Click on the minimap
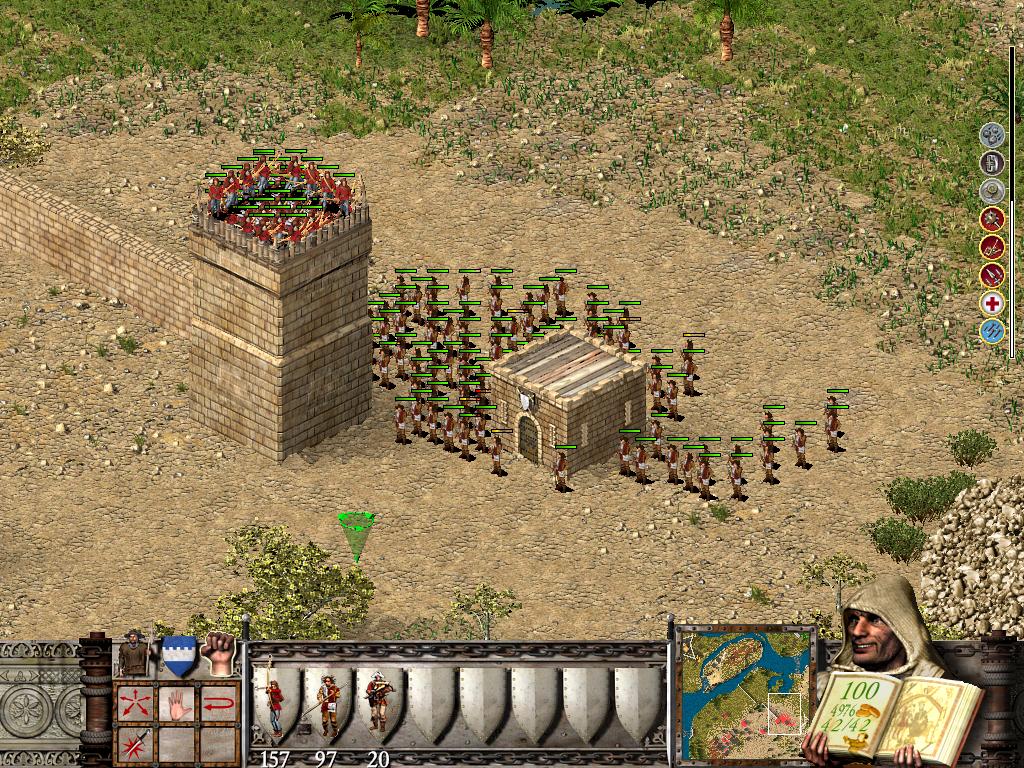 [745, 692]
